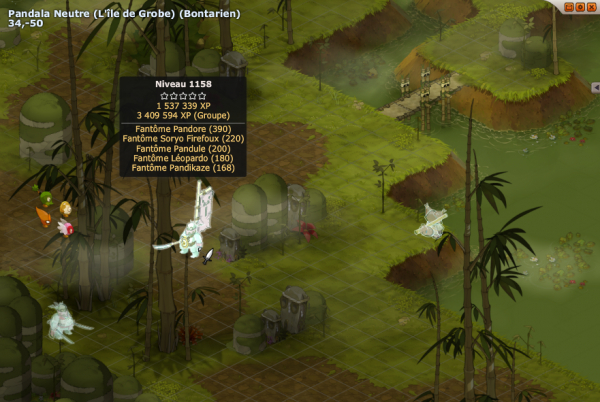Click the middle orange window button
Screen dimensions: 600x402
579,7
